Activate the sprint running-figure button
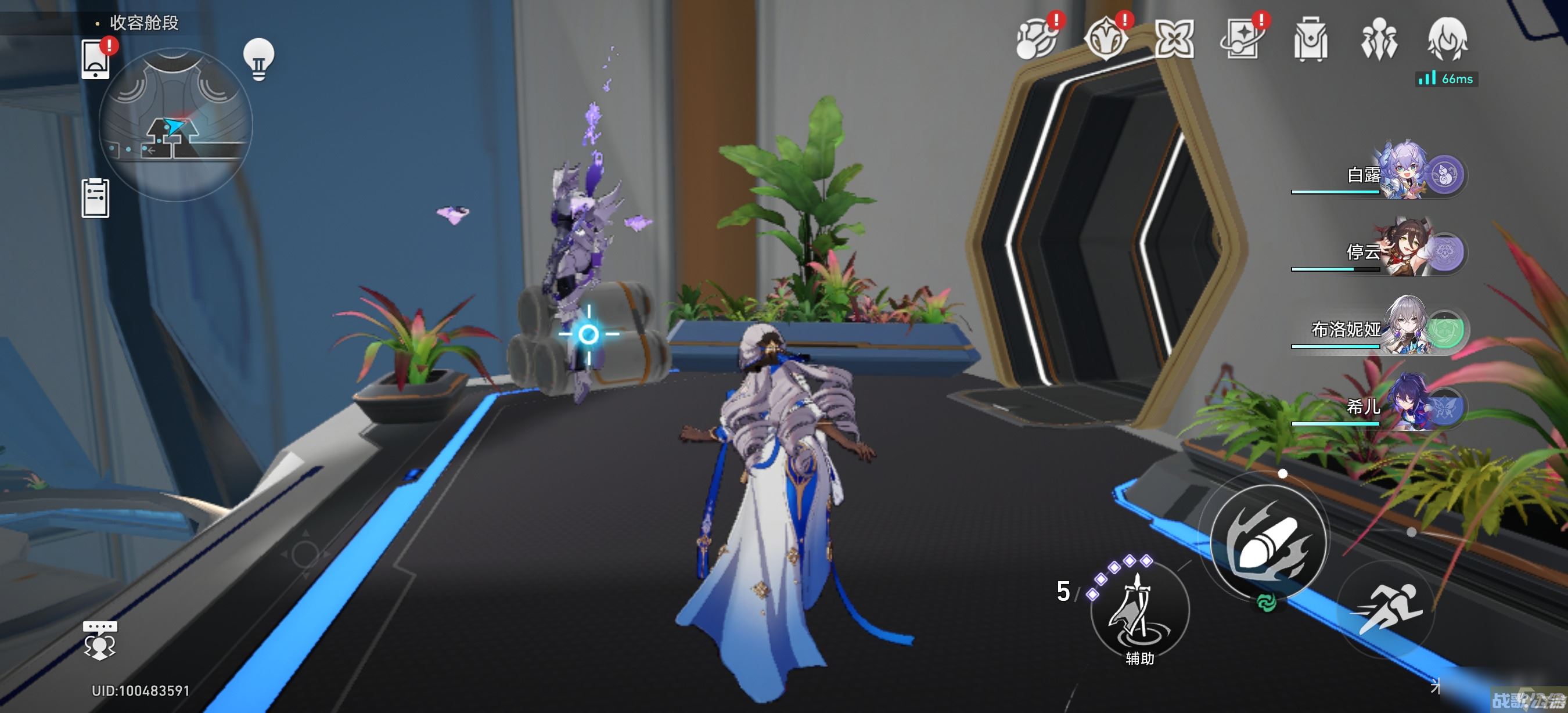The width and height of the screenshot is (1568, 713). point(1386,610)
